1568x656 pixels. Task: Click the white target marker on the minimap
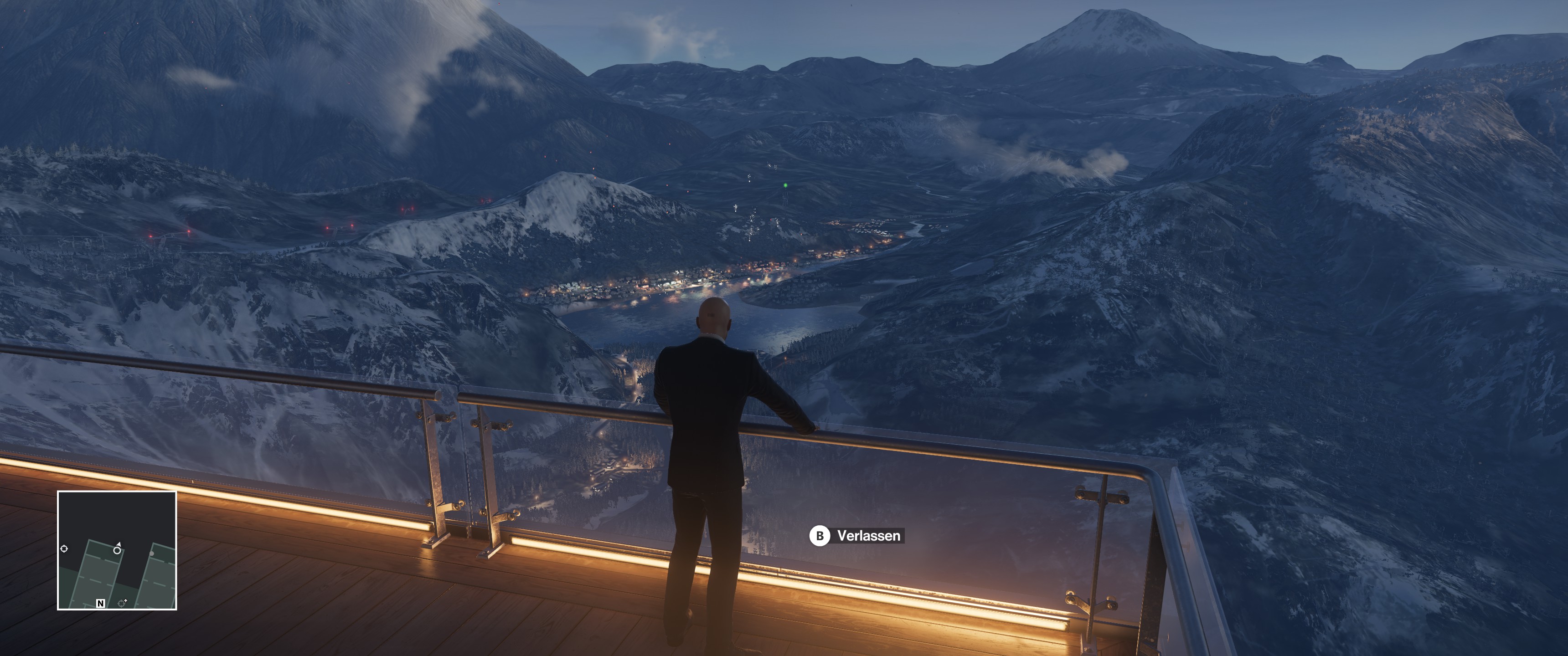[64, 548]
